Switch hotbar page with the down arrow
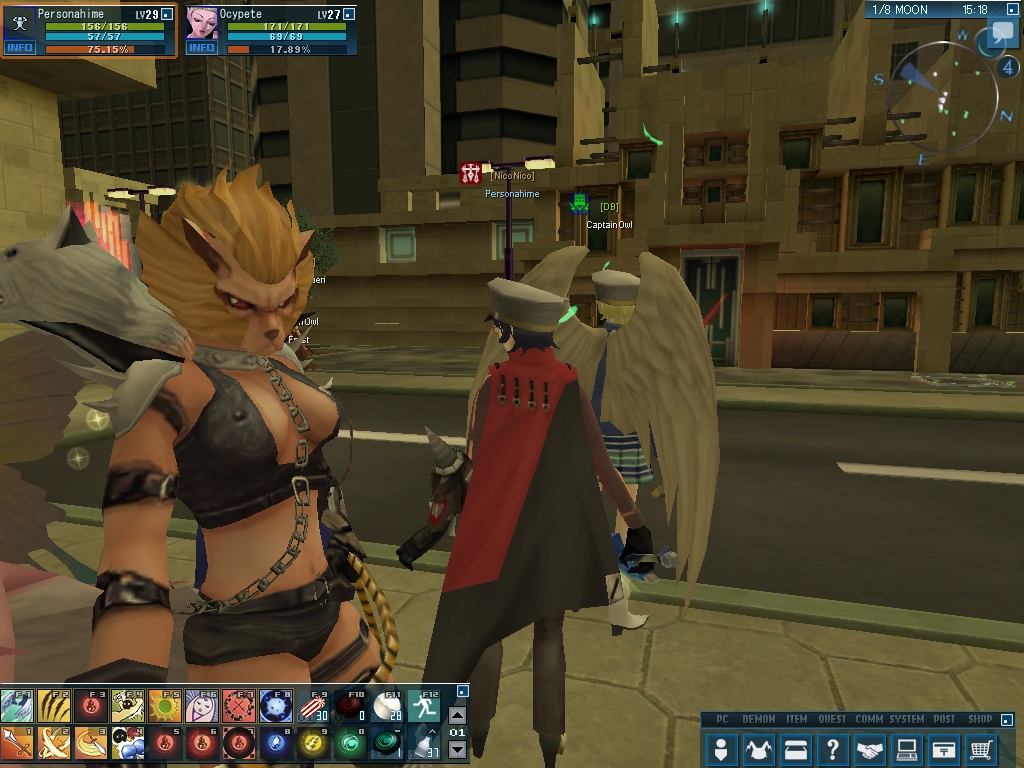1024x768 pixels. point(457,750)
